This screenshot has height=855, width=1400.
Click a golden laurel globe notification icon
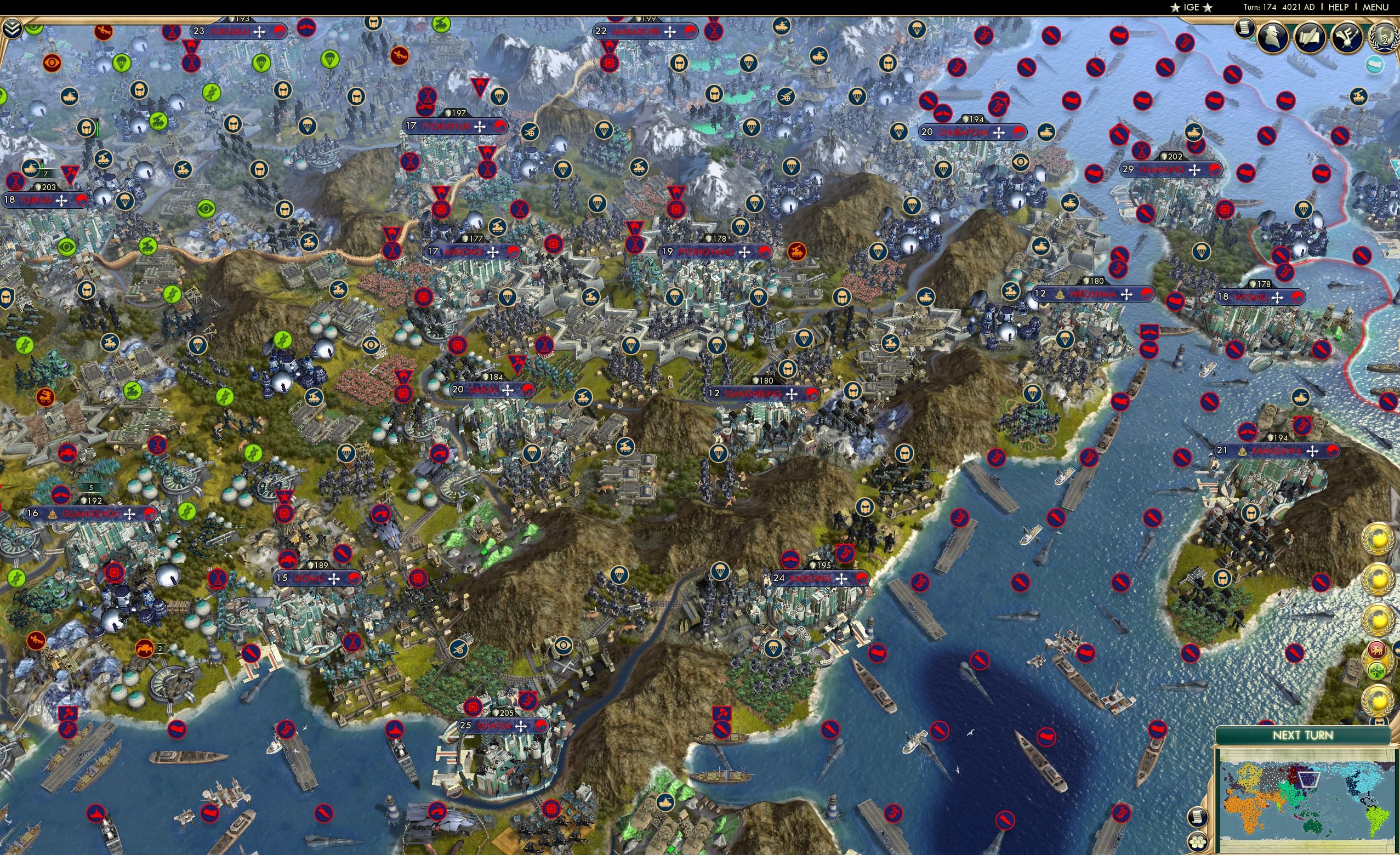coord(1379,539)
